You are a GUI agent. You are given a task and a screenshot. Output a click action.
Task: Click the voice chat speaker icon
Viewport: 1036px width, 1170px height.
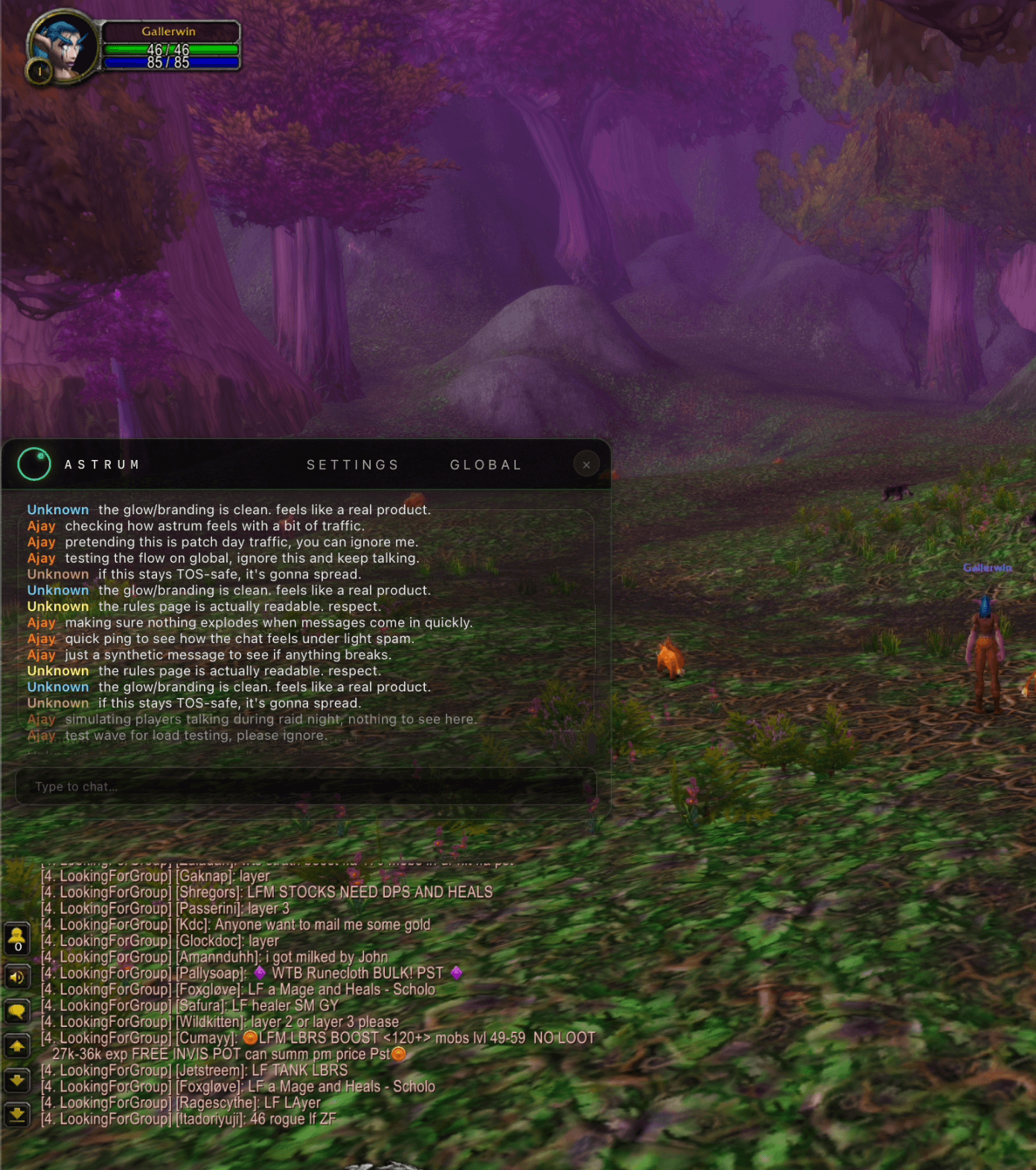[x=17, y=977]
